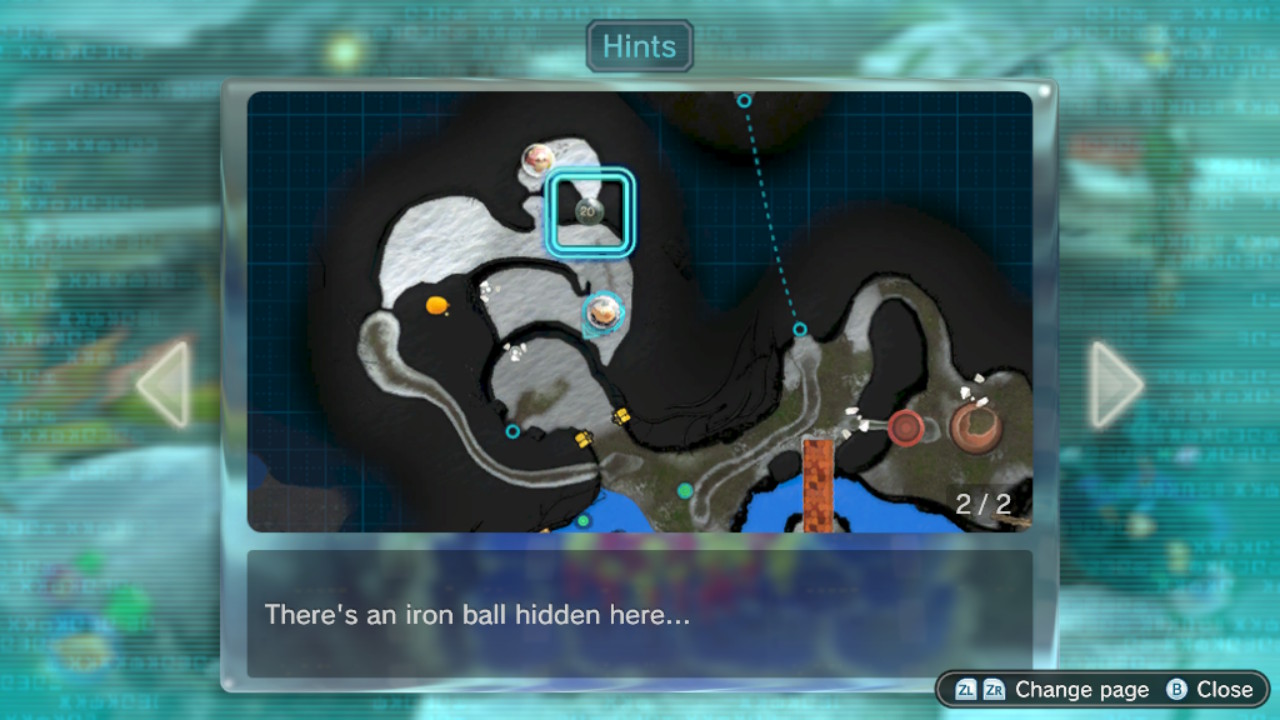This screenshot has height=720, width=1280.
Task: Click the brown round ship marker
Action: (x=976, y=427)
